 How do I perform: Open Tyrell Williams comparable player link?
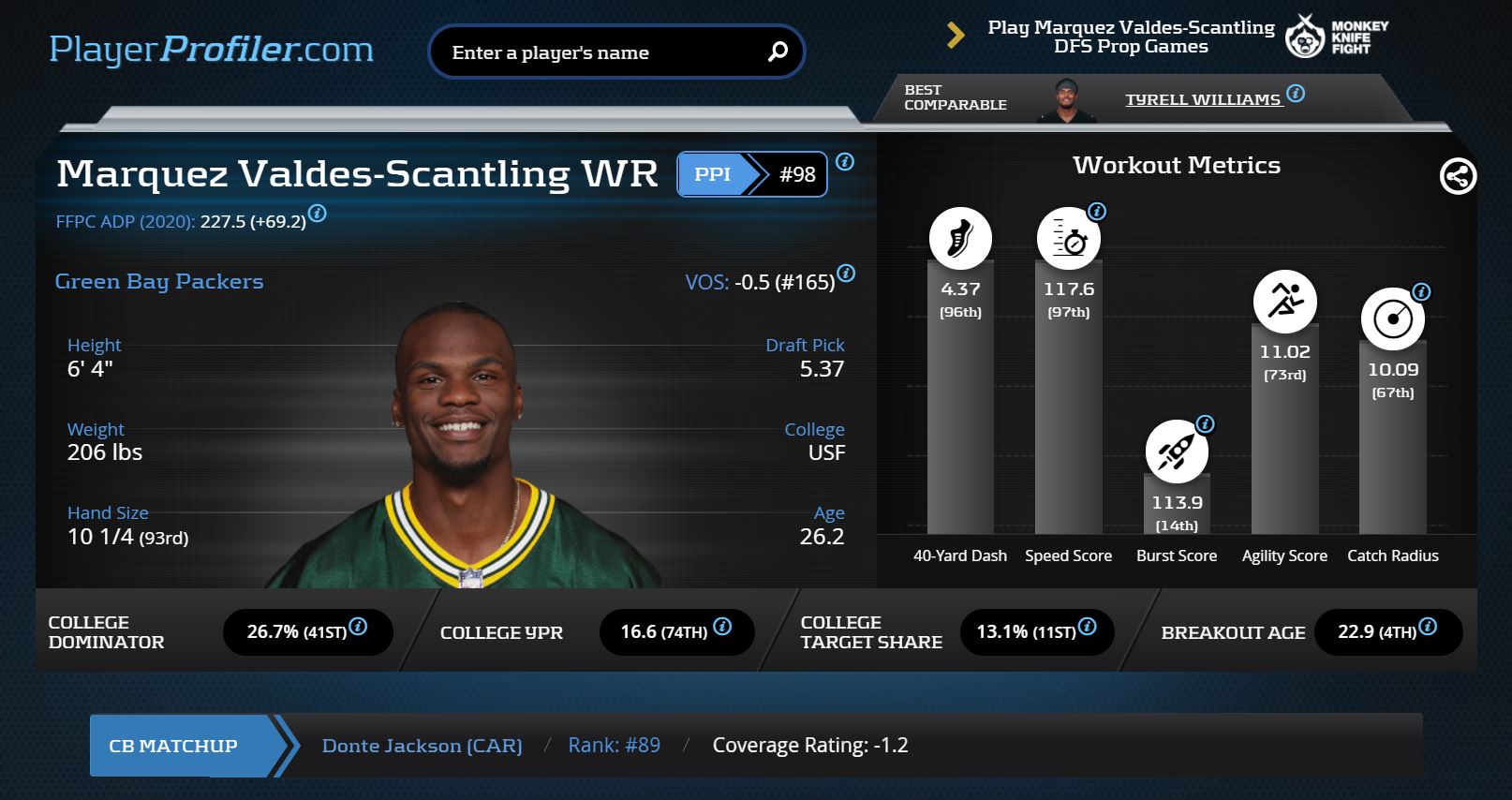[1202, 99]
